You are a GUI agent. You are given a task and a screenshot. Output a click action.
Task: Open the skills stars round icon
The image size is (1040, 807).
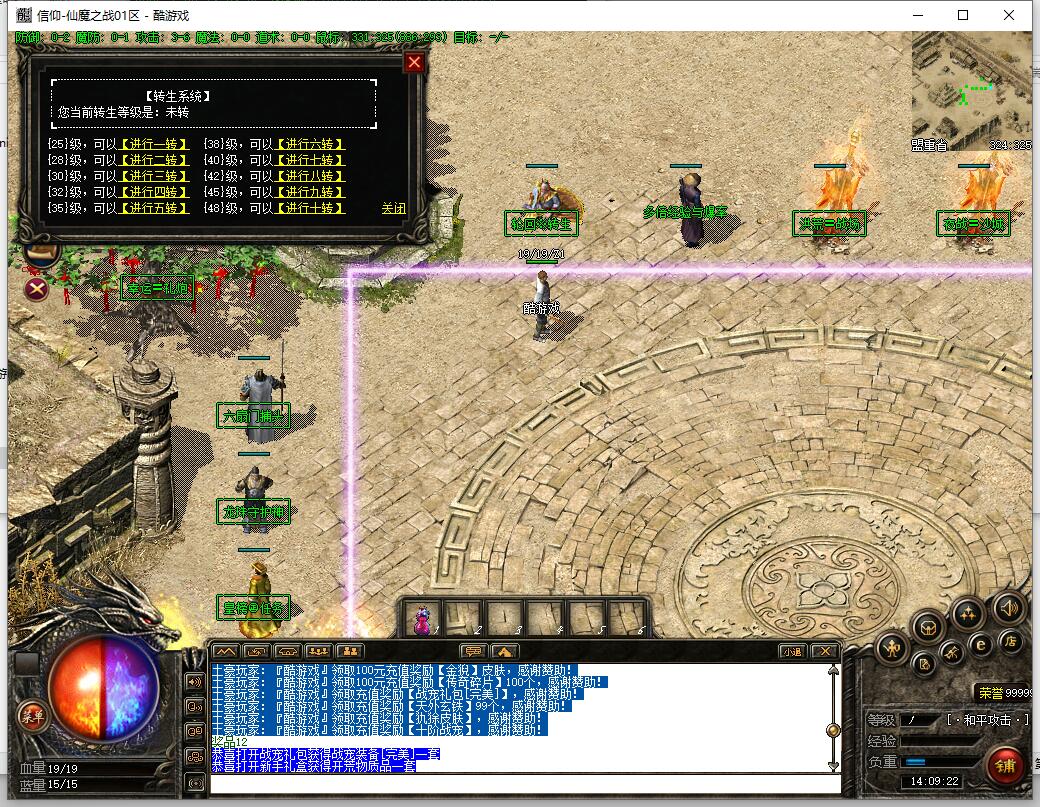(x=967, y=612)
